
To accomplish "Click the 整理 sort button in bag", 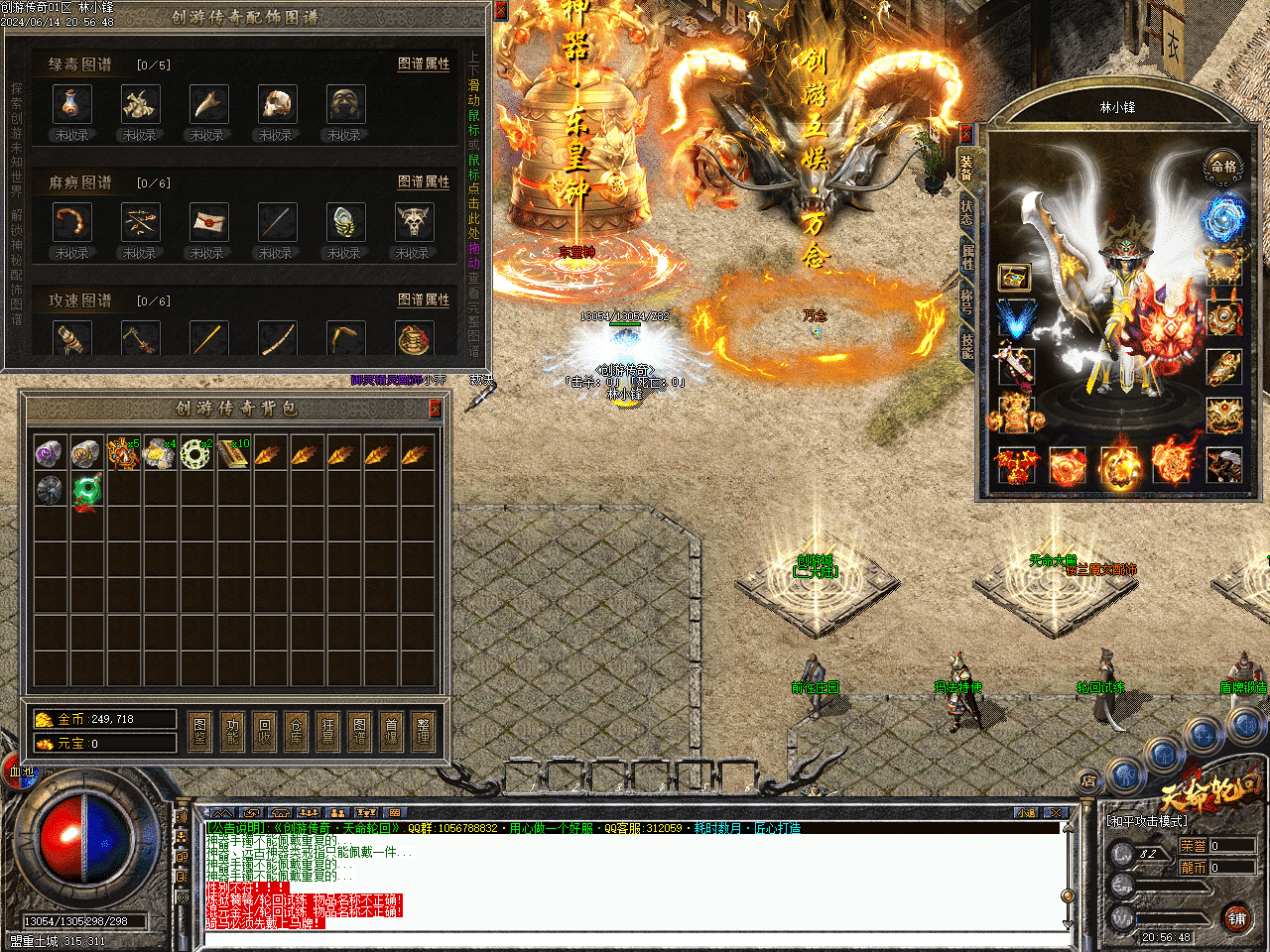I will pos(423,731).
